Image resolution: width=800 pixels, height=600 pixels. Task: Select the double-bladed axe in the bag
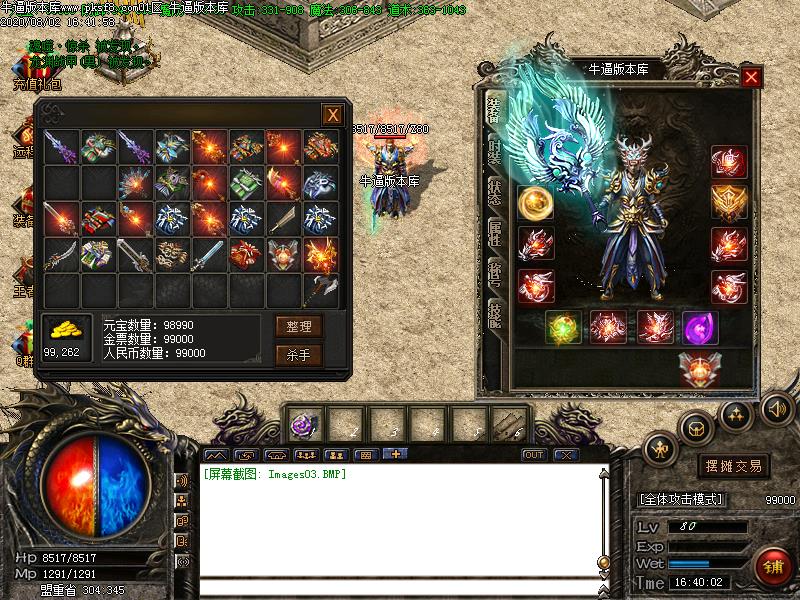[319, 292]
